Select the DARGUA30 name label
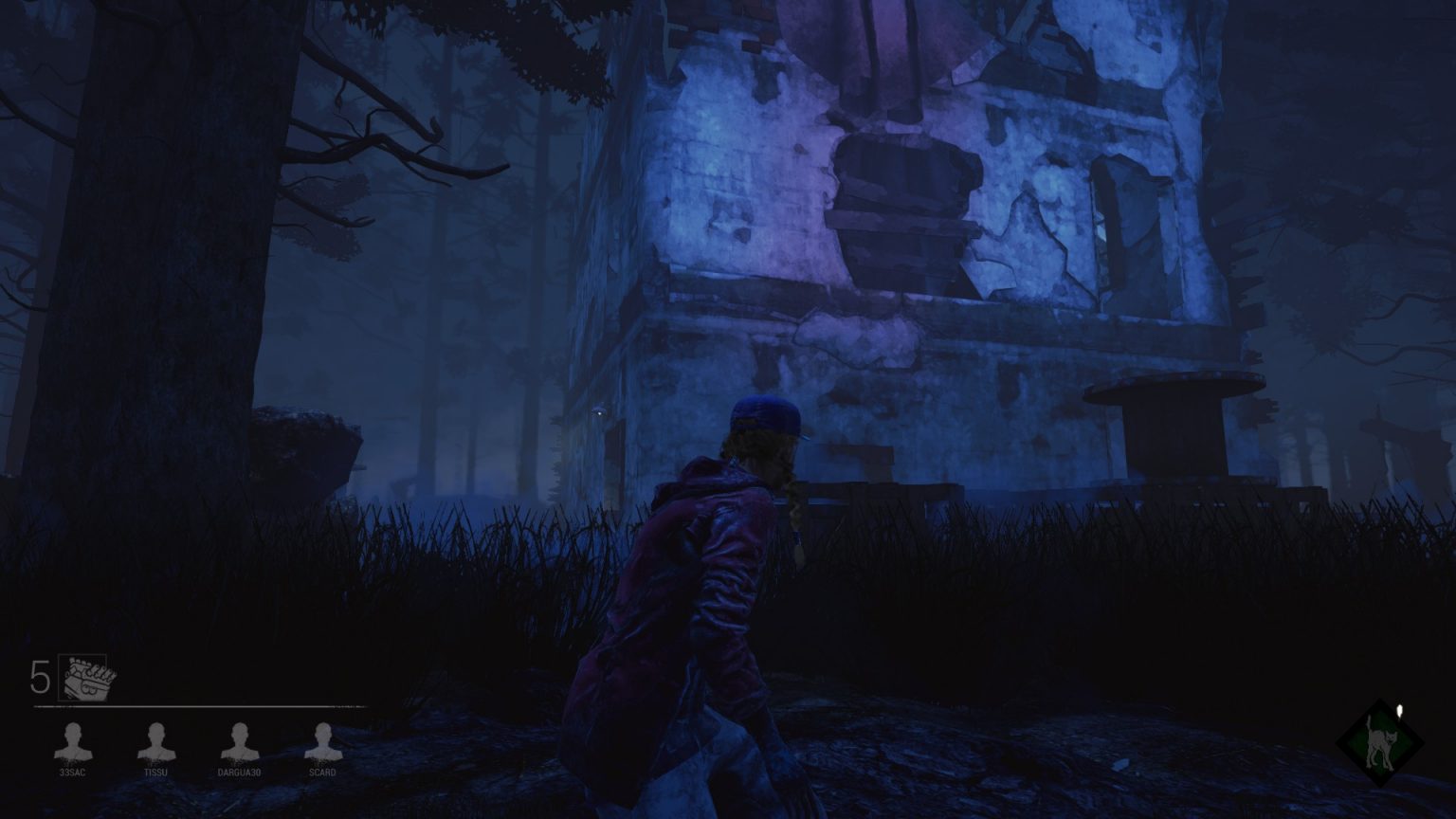1456x819 pixels. coord(239,773)
